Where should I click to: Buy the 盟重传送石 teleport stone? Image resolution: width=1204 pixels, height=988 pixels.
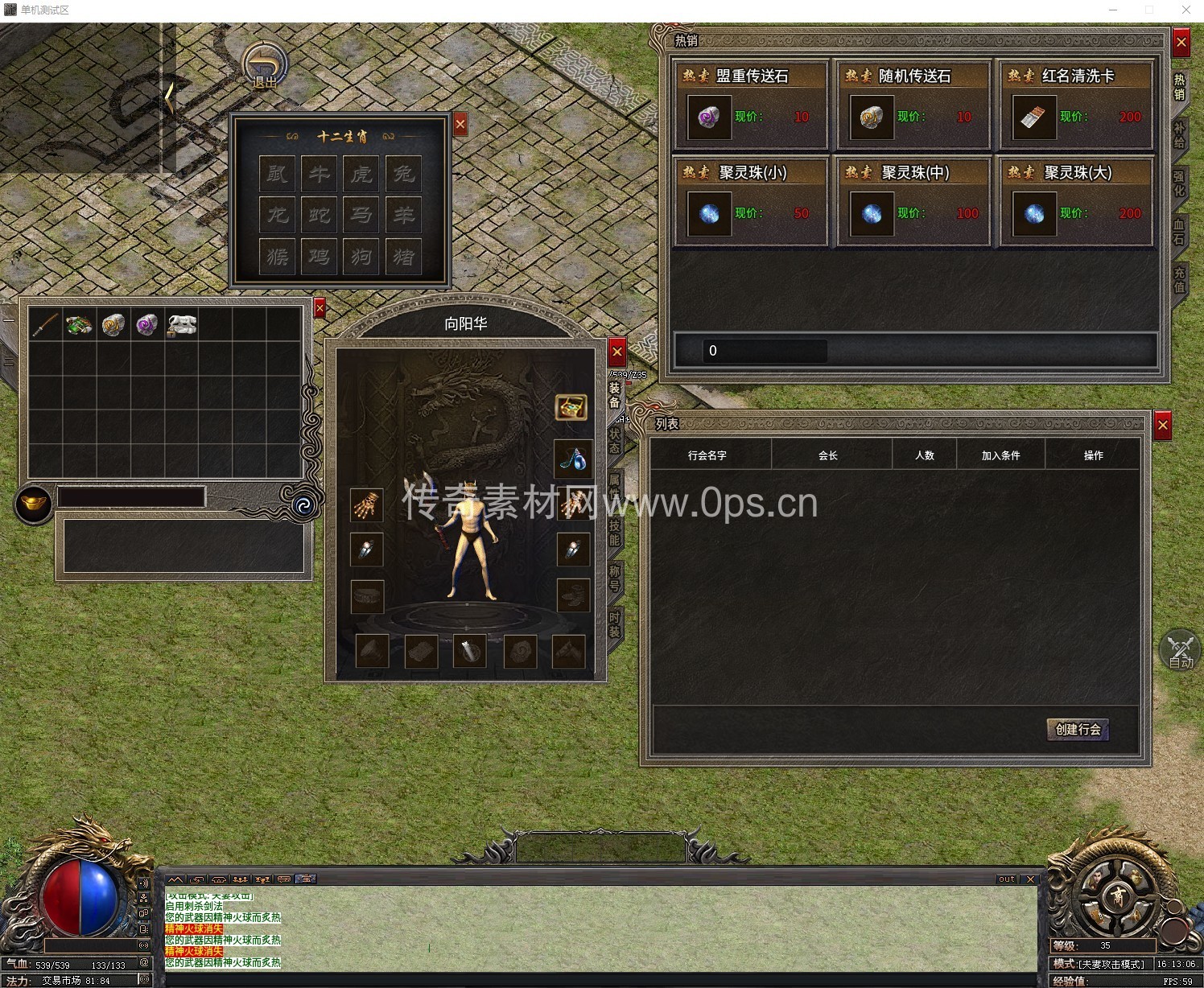click(x=709, y=117)
